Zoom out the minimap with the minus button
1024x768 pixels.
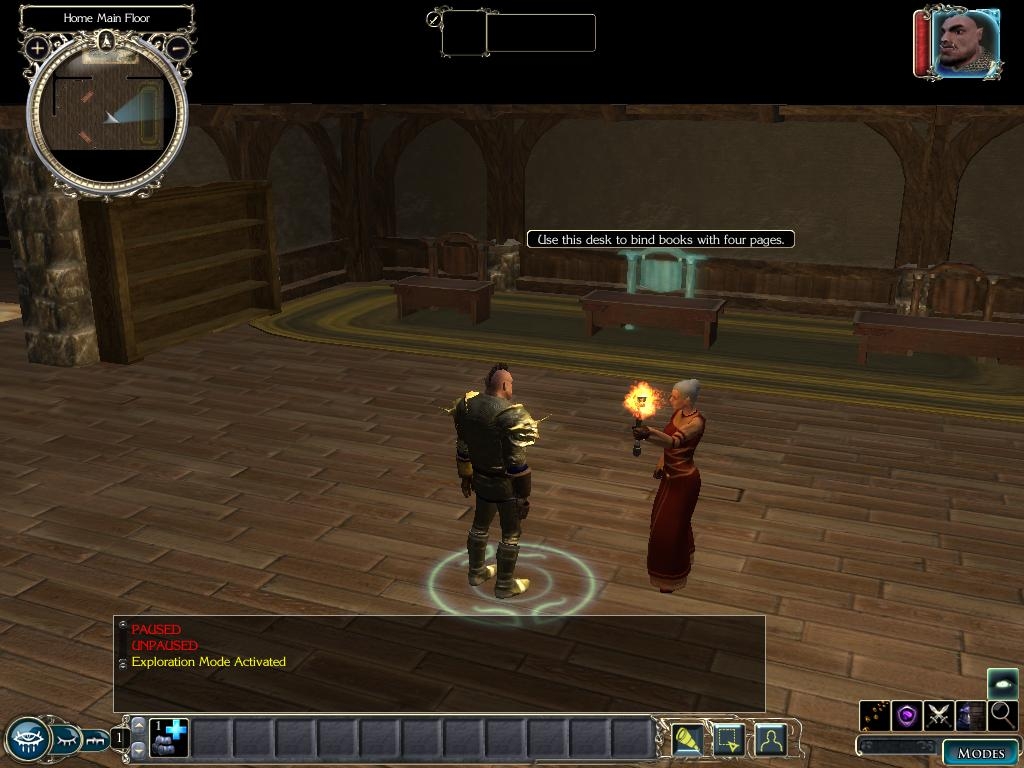pos(178,47)
